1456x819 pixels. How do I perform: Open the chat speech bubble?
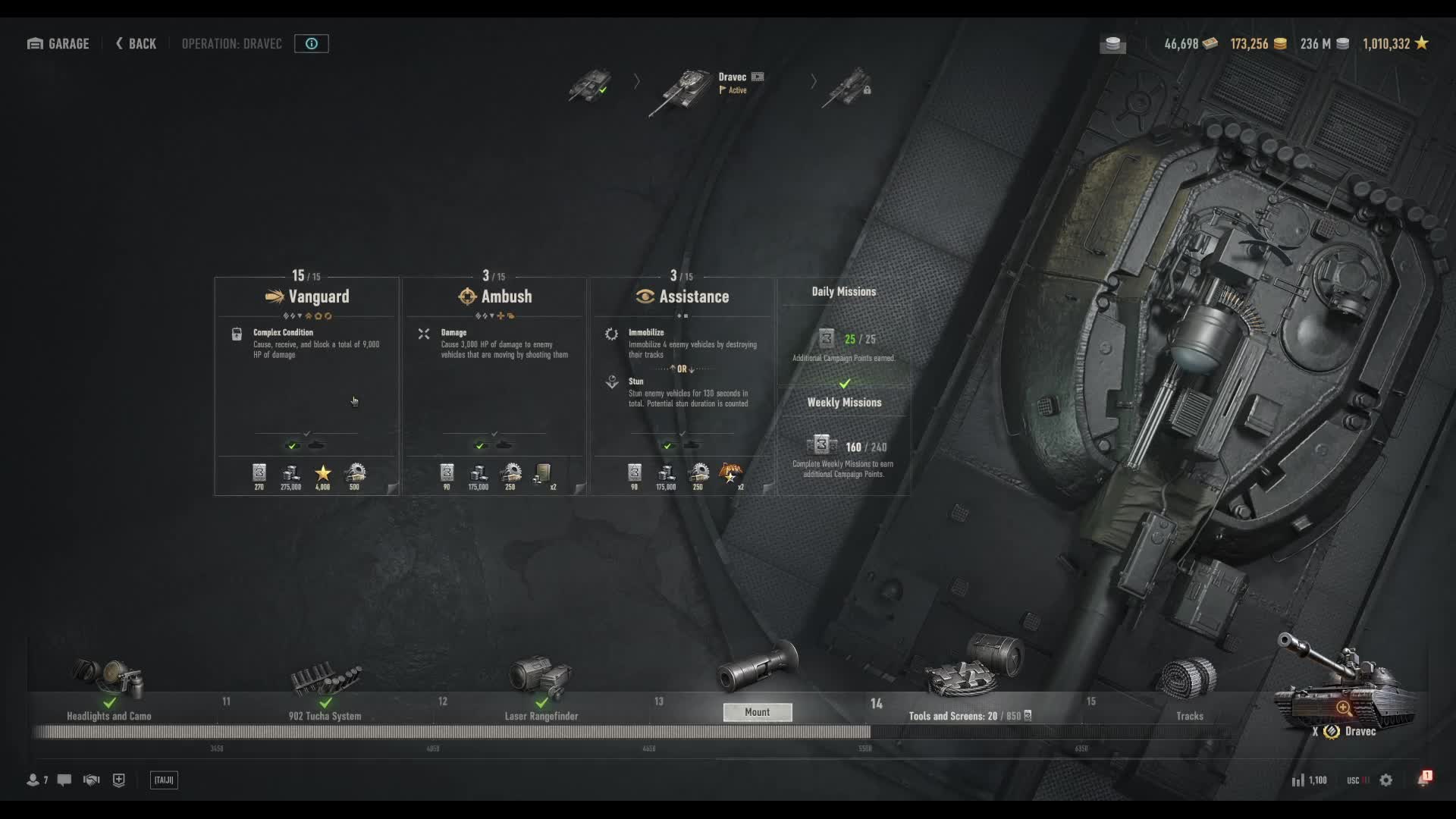click(64, 780)
